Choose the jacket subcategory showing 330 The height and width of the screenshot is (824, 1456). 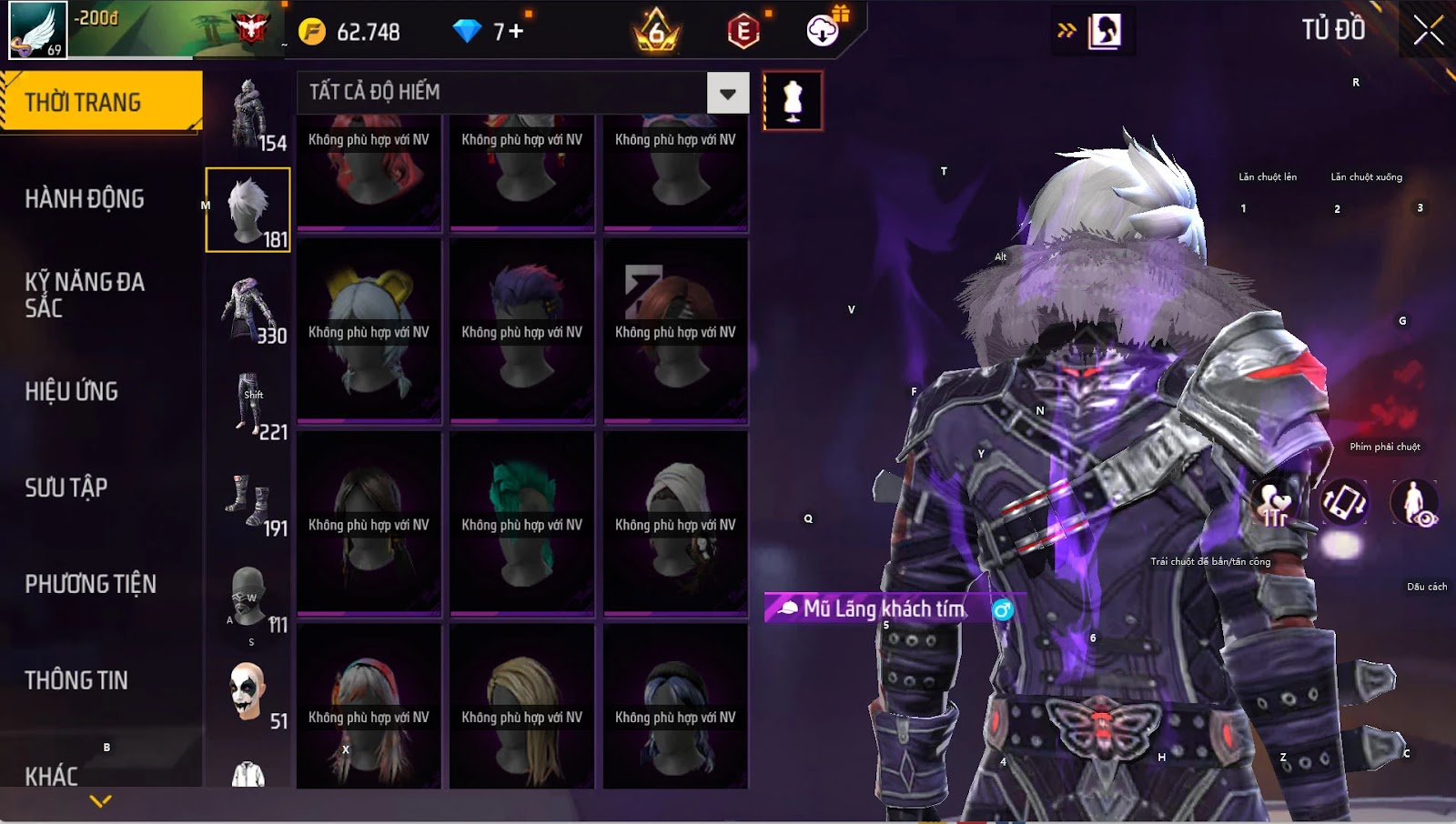[248, 309]
